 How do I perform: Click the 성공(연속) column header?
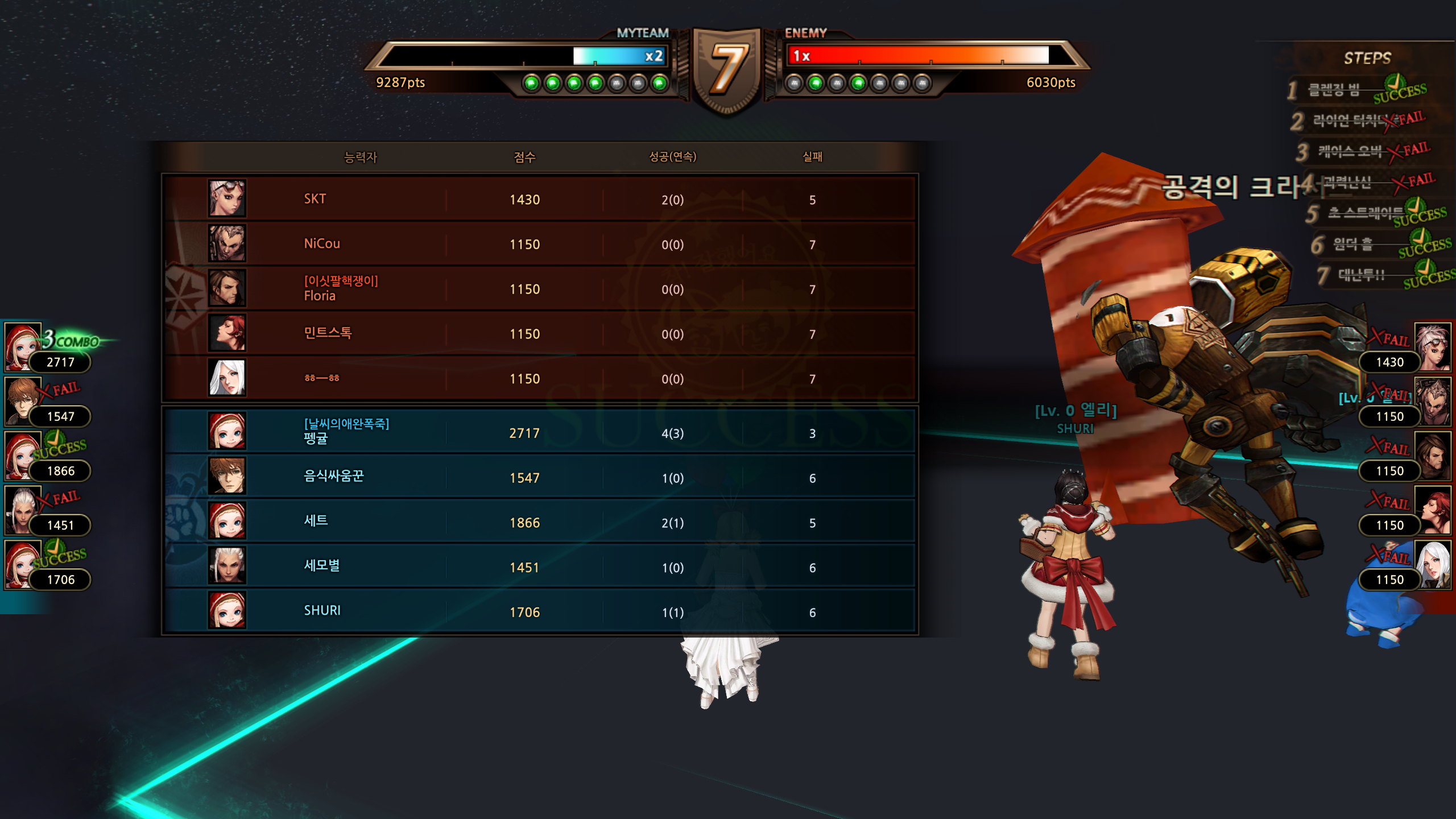(672, 157)
